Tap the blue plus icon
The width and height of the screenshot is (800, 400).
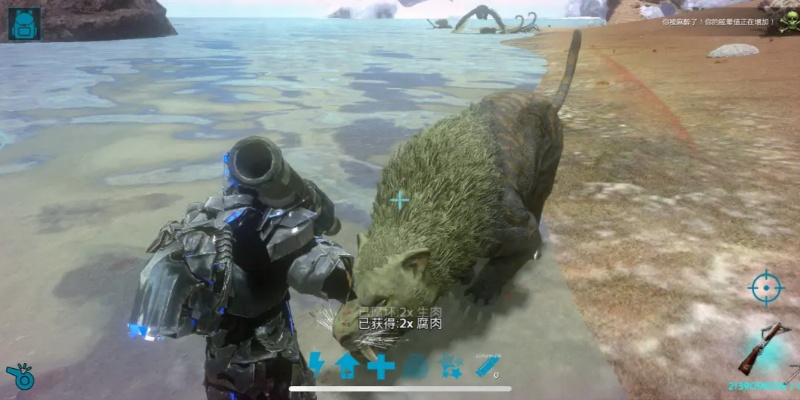tap(381, 366)
